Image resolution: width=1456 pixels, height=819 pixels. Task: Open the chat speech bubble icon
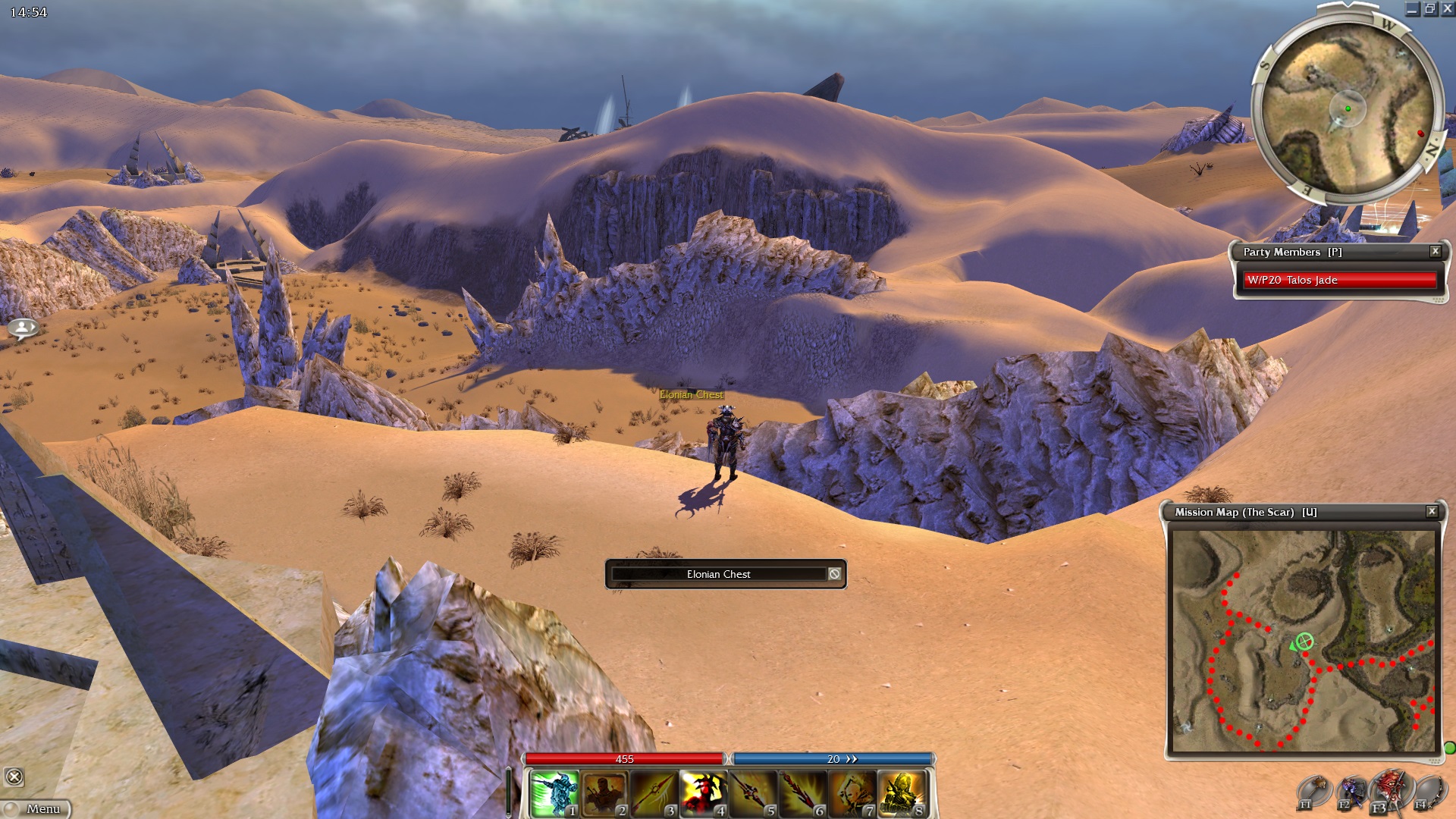click(x=23, y=328)
